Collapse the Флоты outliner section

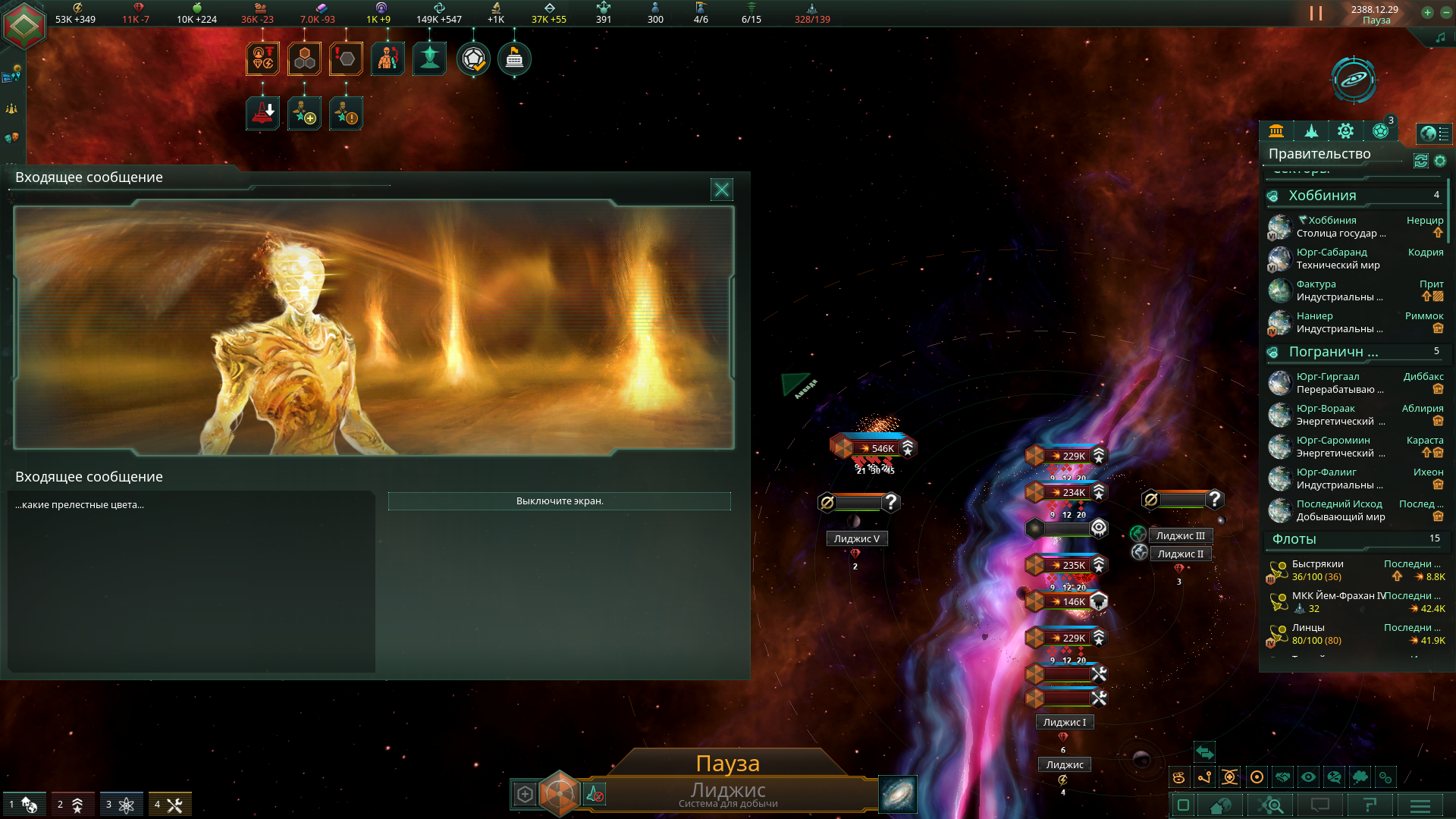pyautogui.click(x=1294, y=539)
